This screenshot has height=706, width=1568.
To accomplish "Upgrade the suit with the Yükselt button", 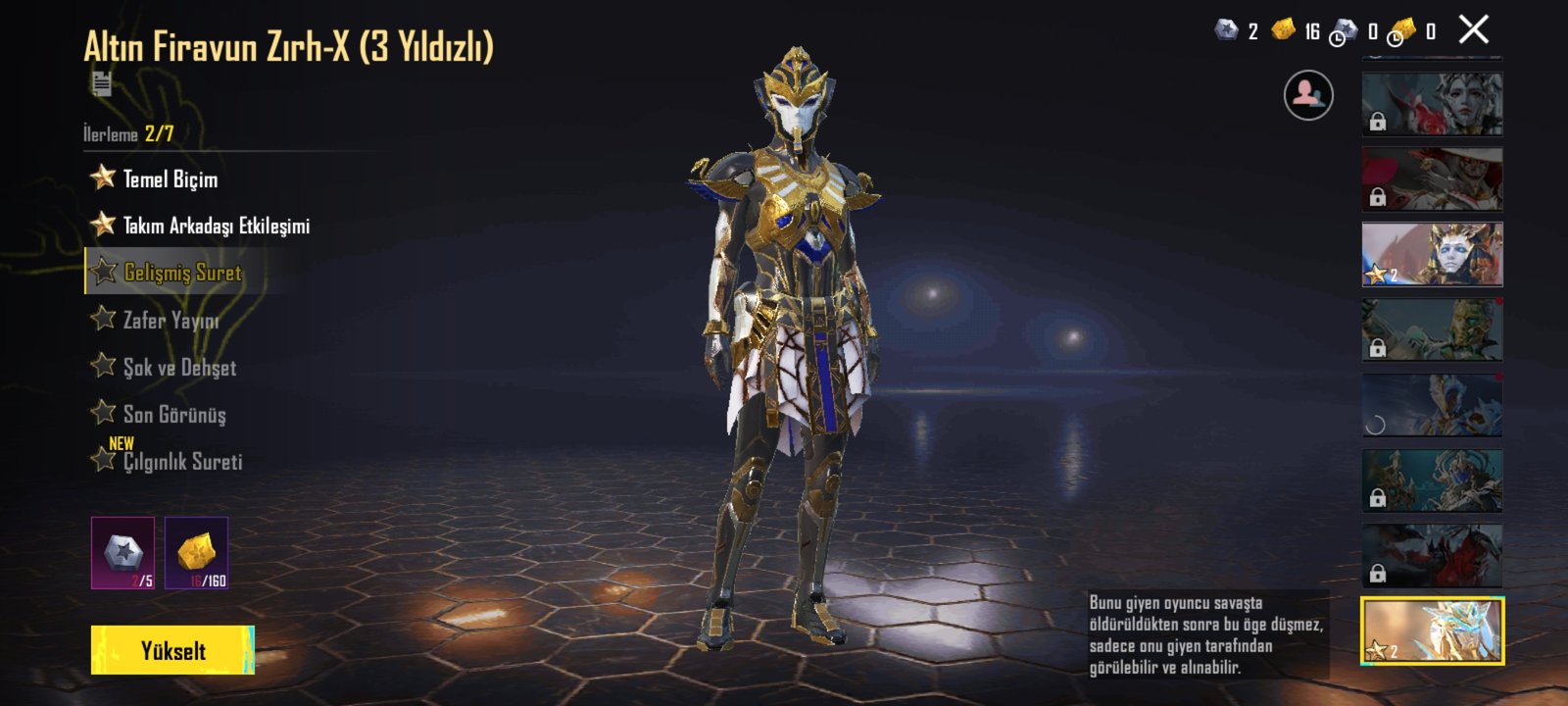I will pos(172,650).
